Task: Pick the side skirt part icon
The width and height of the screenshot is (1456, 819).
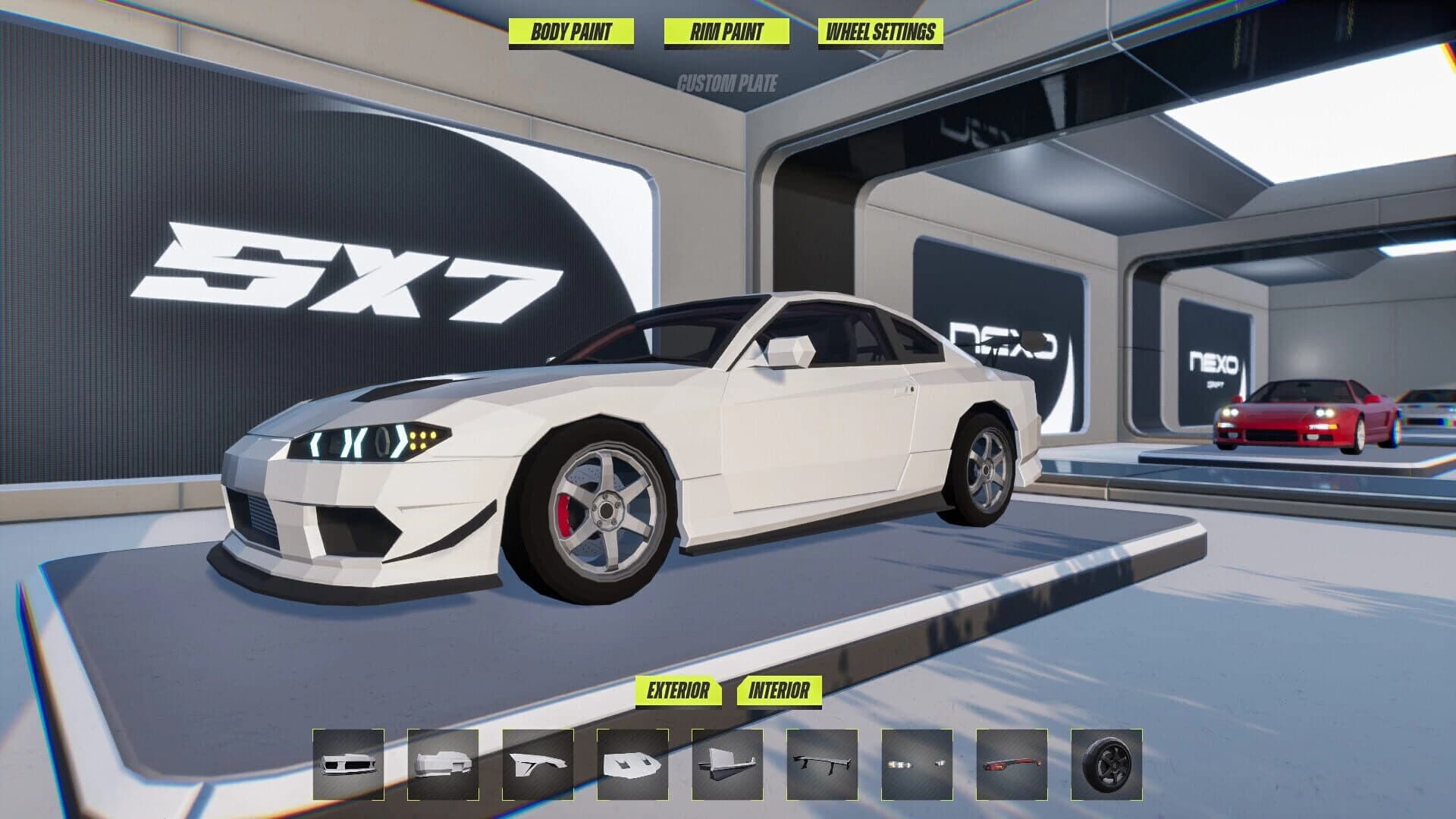Action: pos(728,768)
